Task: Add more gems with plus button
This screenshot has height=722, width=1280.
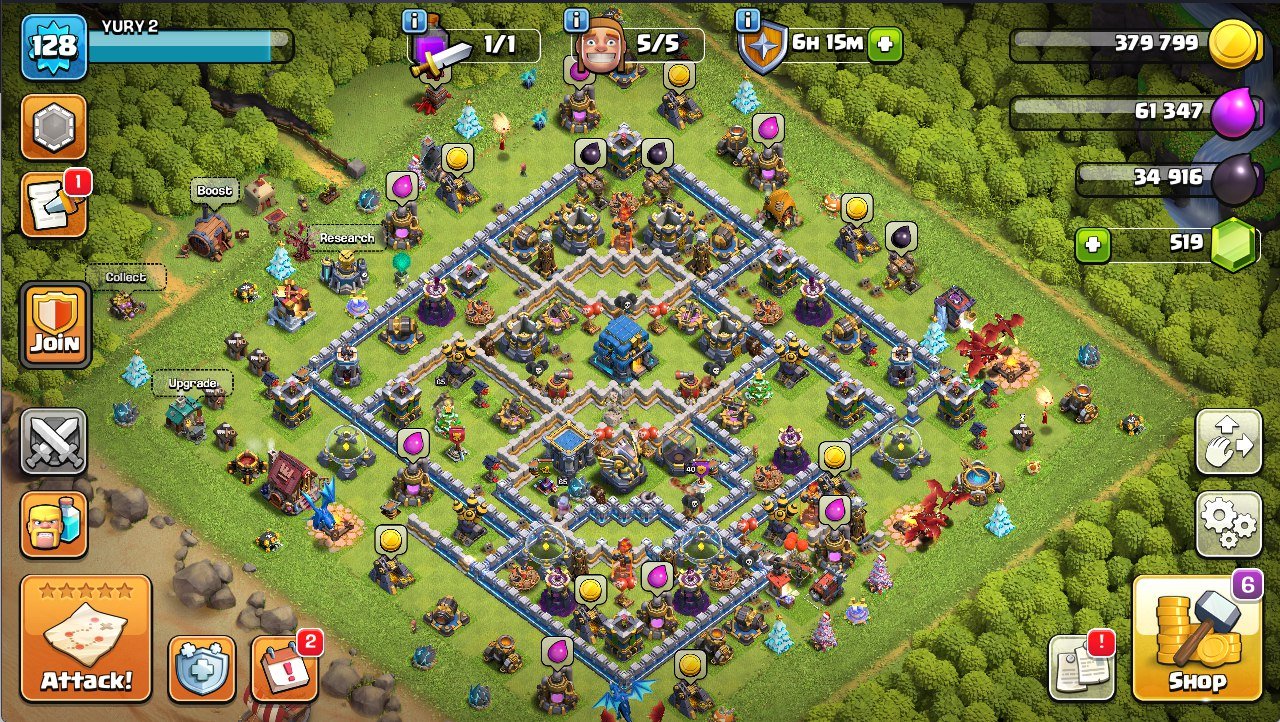Action: (x=1093, y=245)
